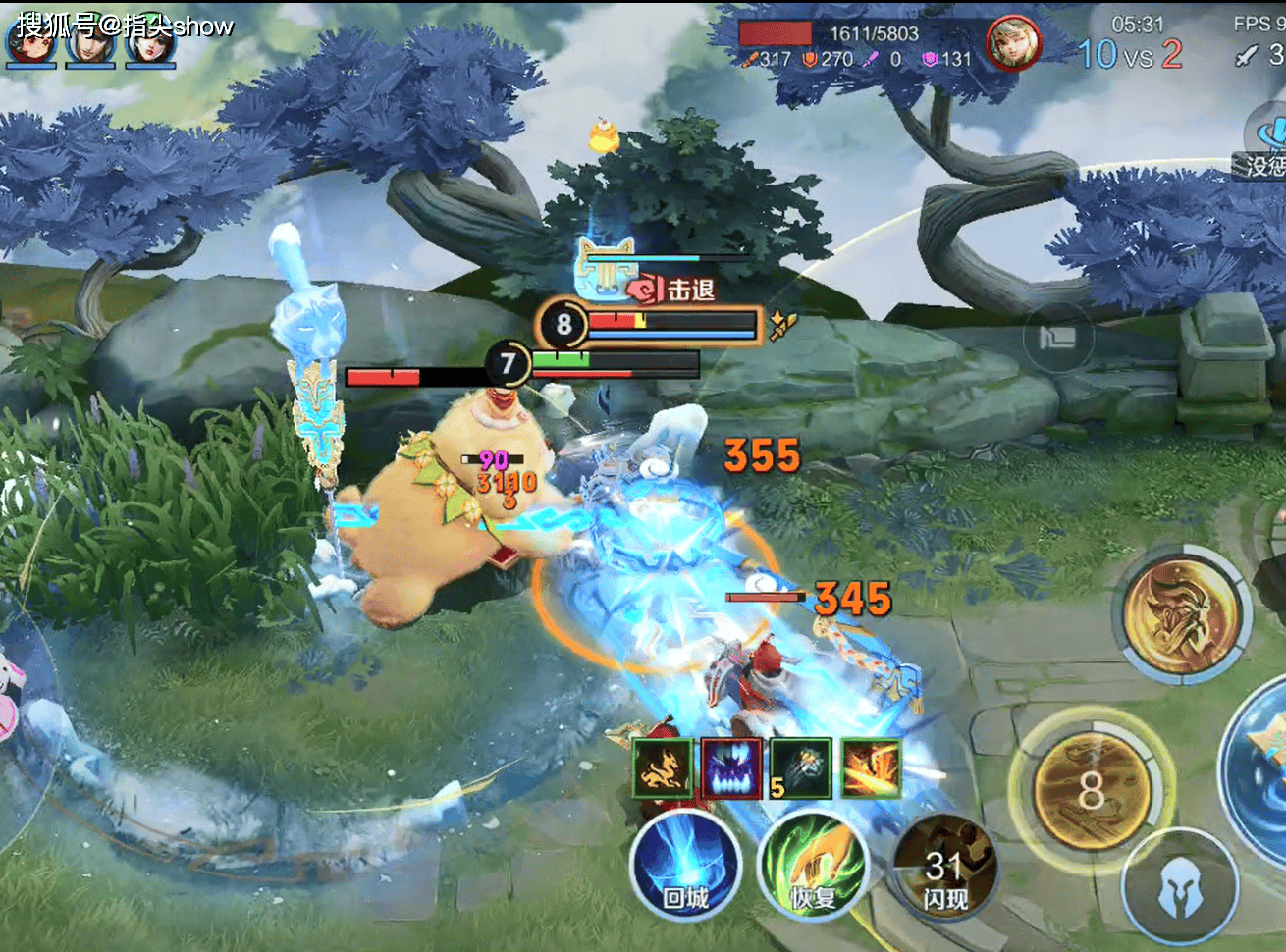Screen dimensions: 1286x952
Task: Select the orange slash buff icon
Action: [870, 768]
